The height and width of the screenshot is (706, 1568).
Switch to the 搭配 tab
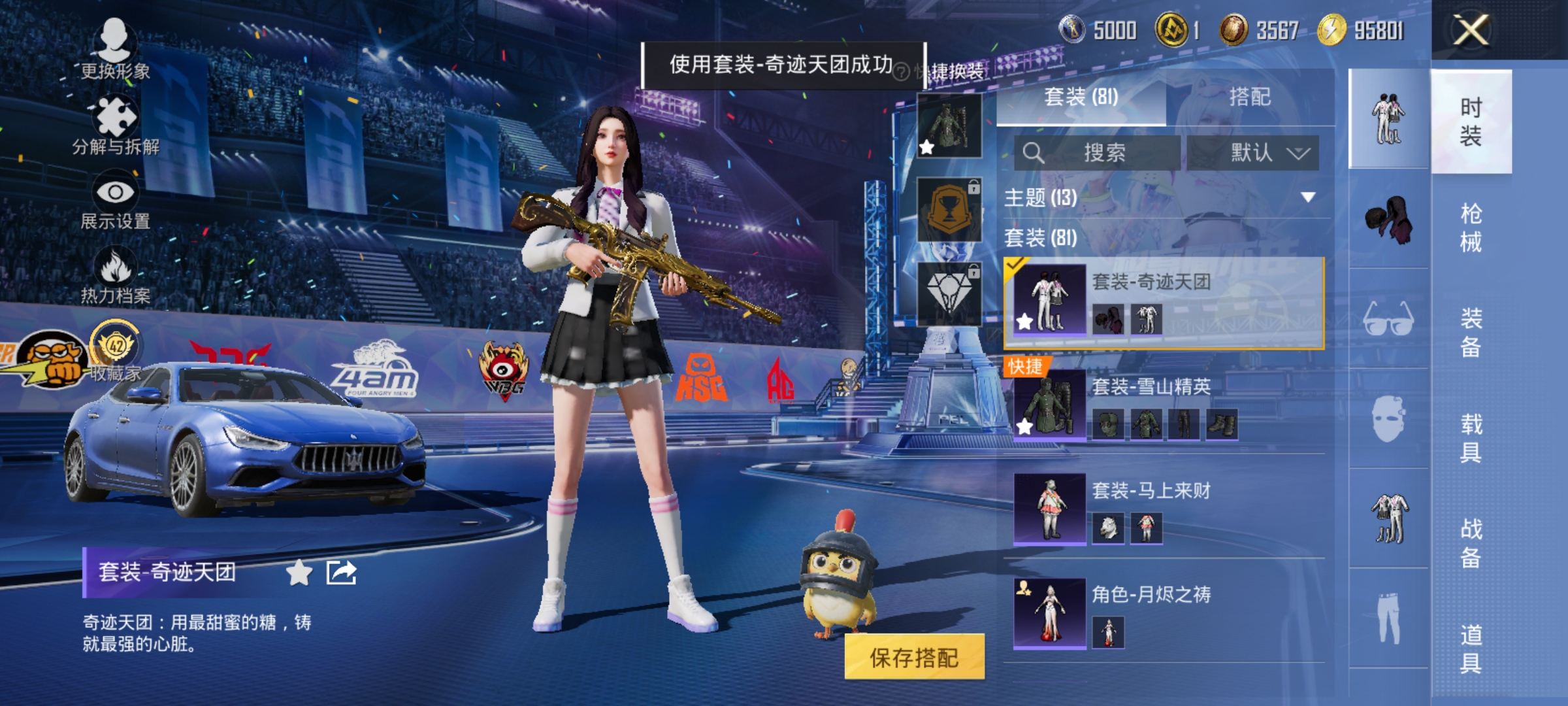[1251, 98]
